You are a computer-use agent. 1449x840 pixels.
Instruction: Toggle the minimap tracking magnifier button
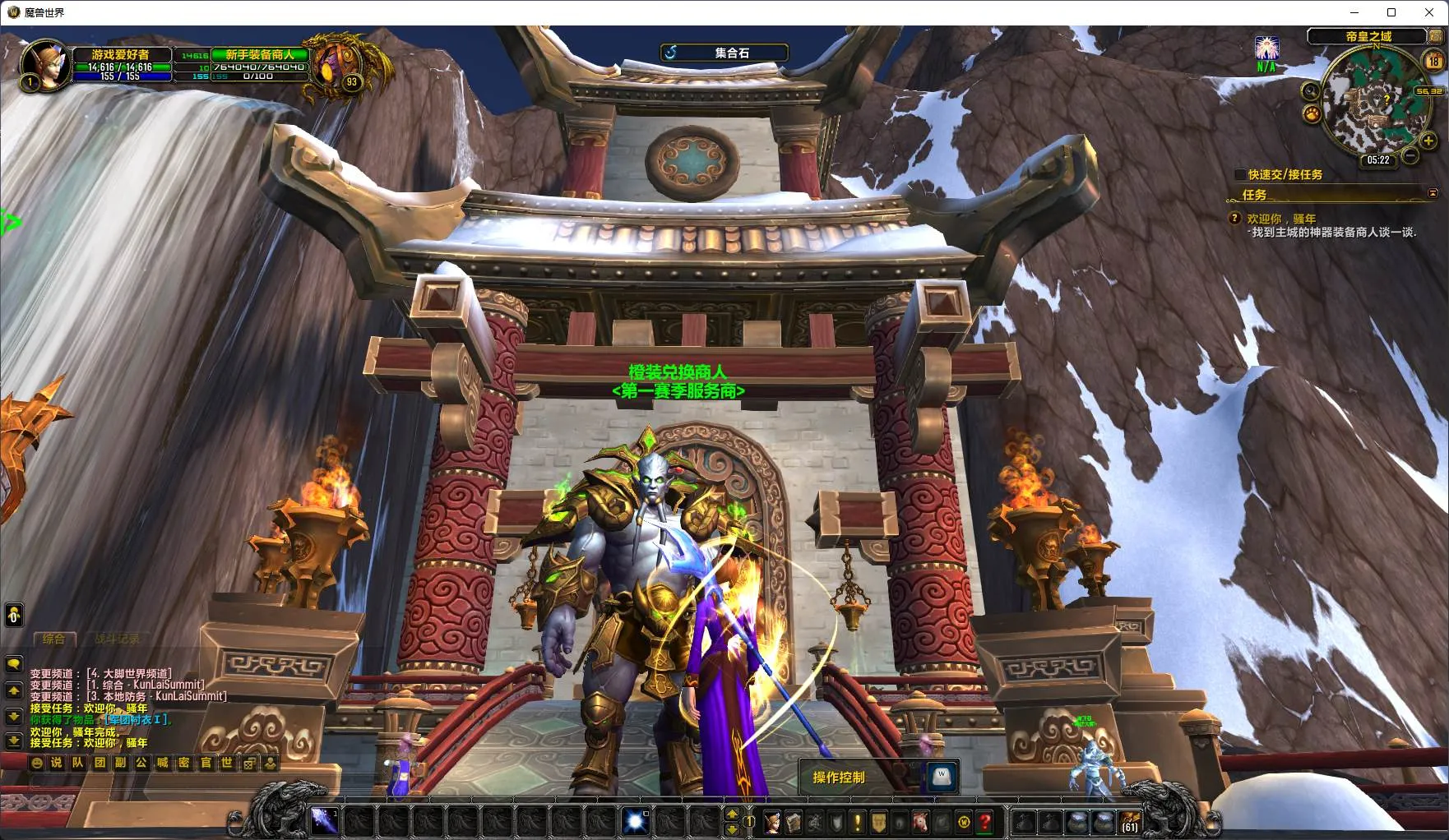click(1311, 91)
